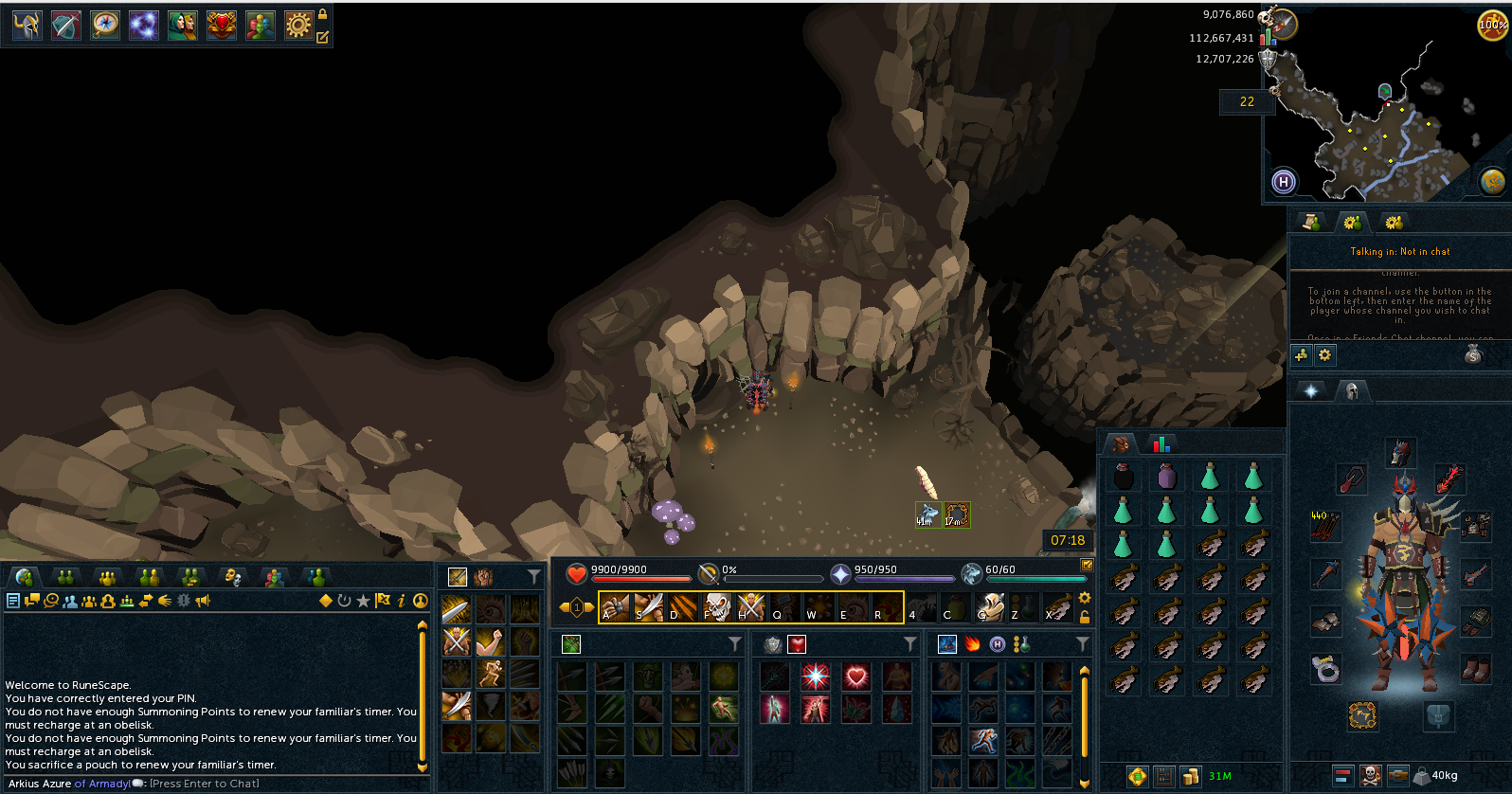Image resolution: width=1512 pixels, height=794 pixels.
Task: Open the money pouch showing 31M coins
Action: click(x=1190, y=775)
